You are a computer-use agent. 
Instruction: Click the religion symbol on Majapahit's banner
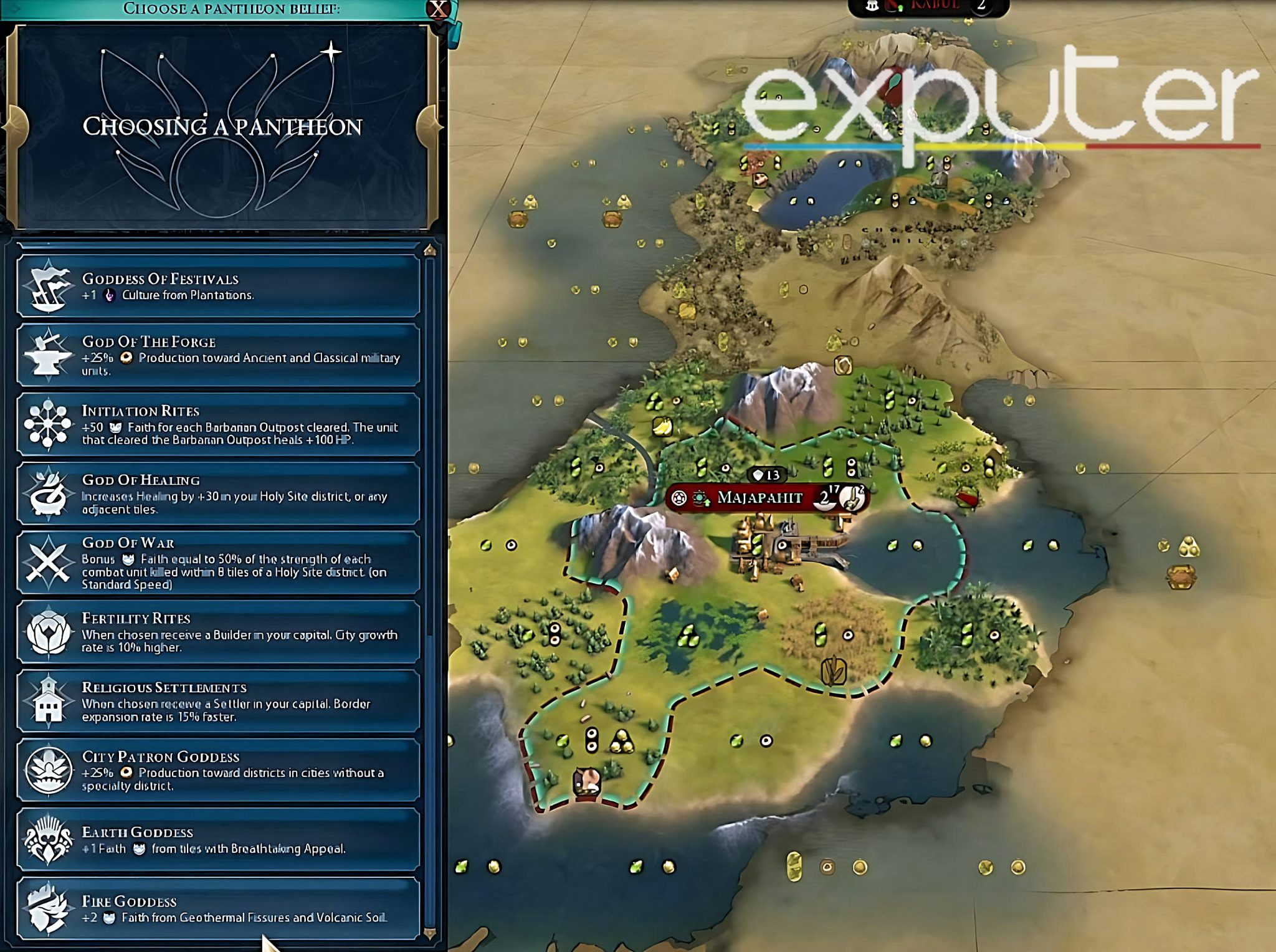pyautogui.click(x=678, y=497)
